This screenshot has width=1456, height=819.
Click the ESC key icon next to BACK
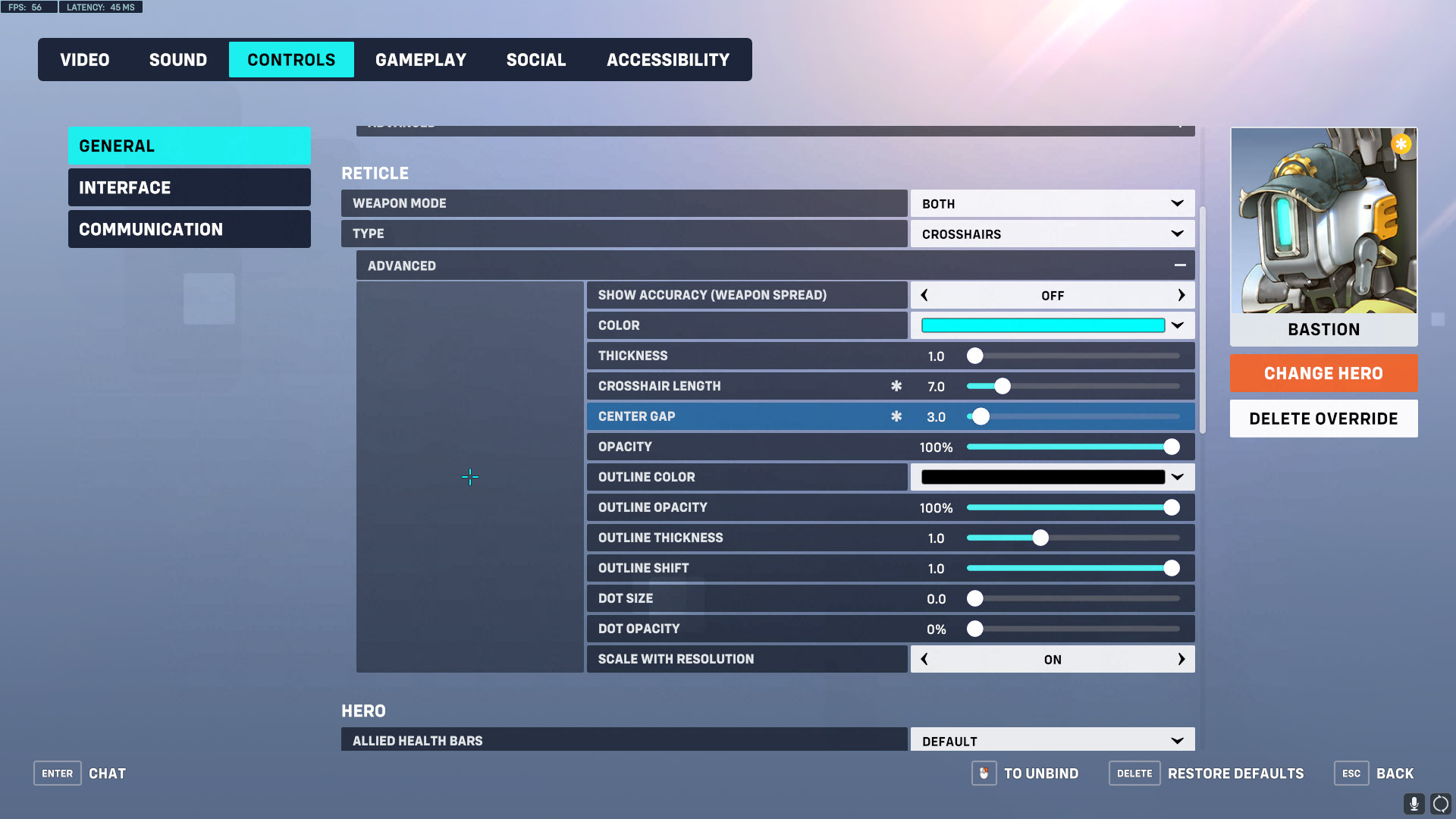1351,773
